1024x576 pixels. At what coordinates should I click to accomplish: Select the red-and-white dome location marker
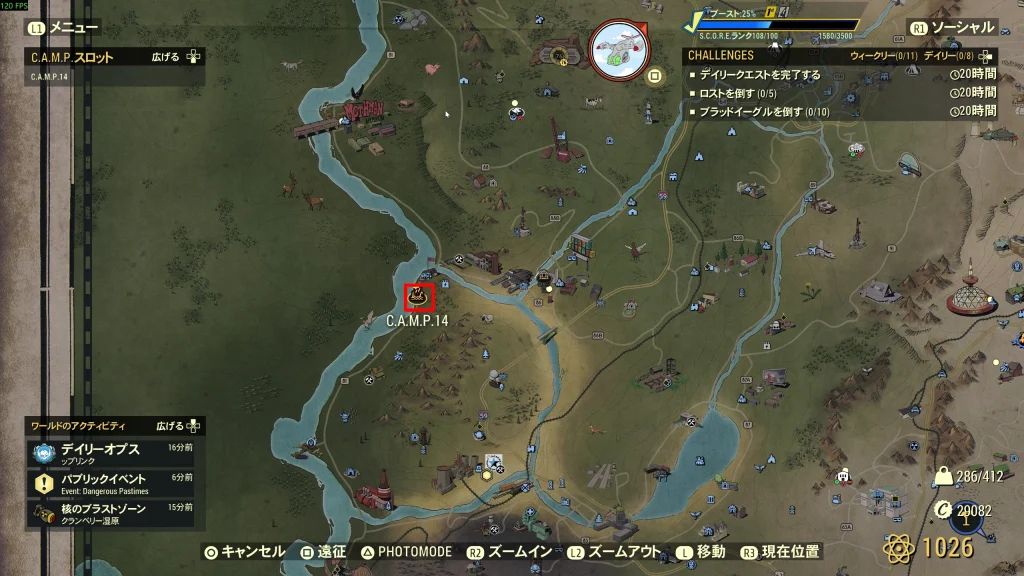(x=970, y=294)
